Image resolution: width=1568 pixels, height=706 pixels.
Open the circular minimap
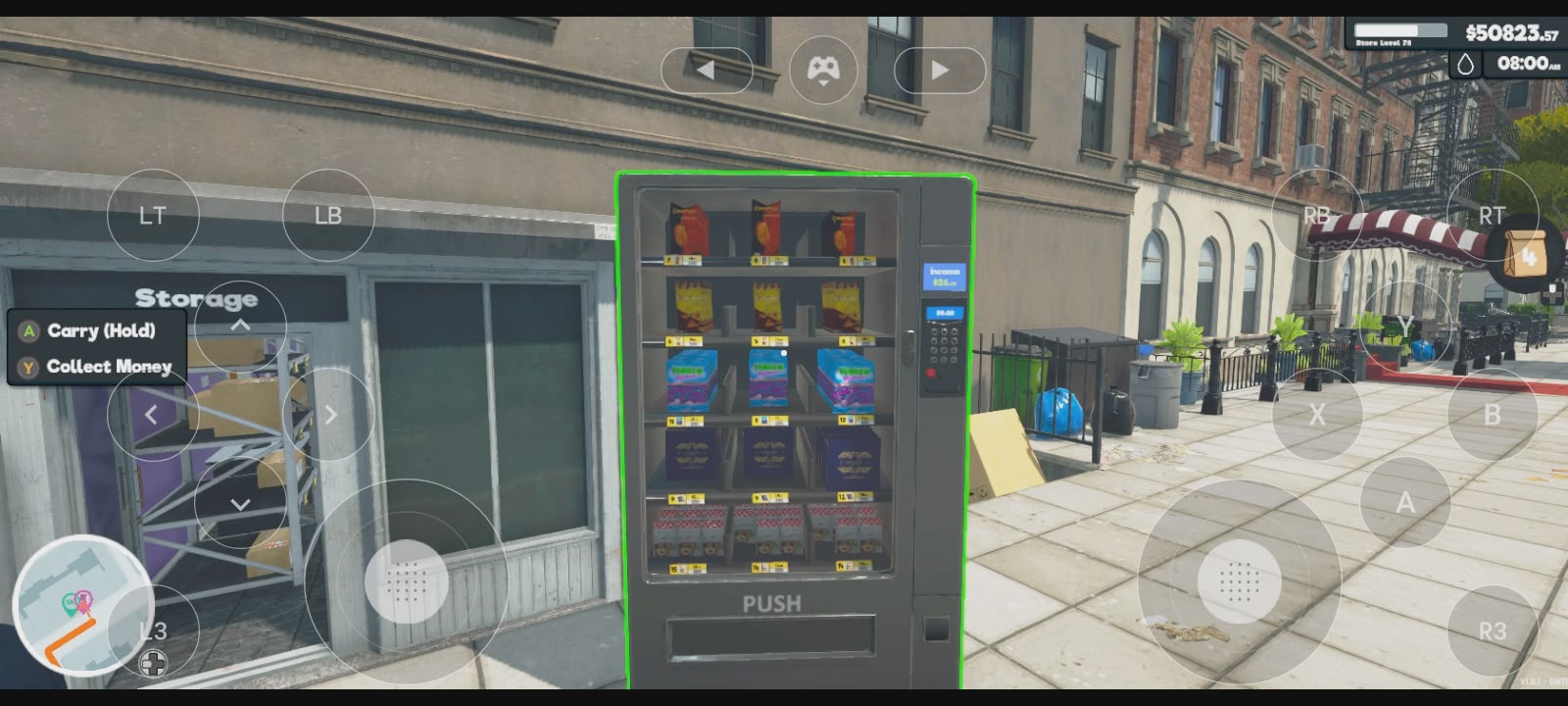82,605
